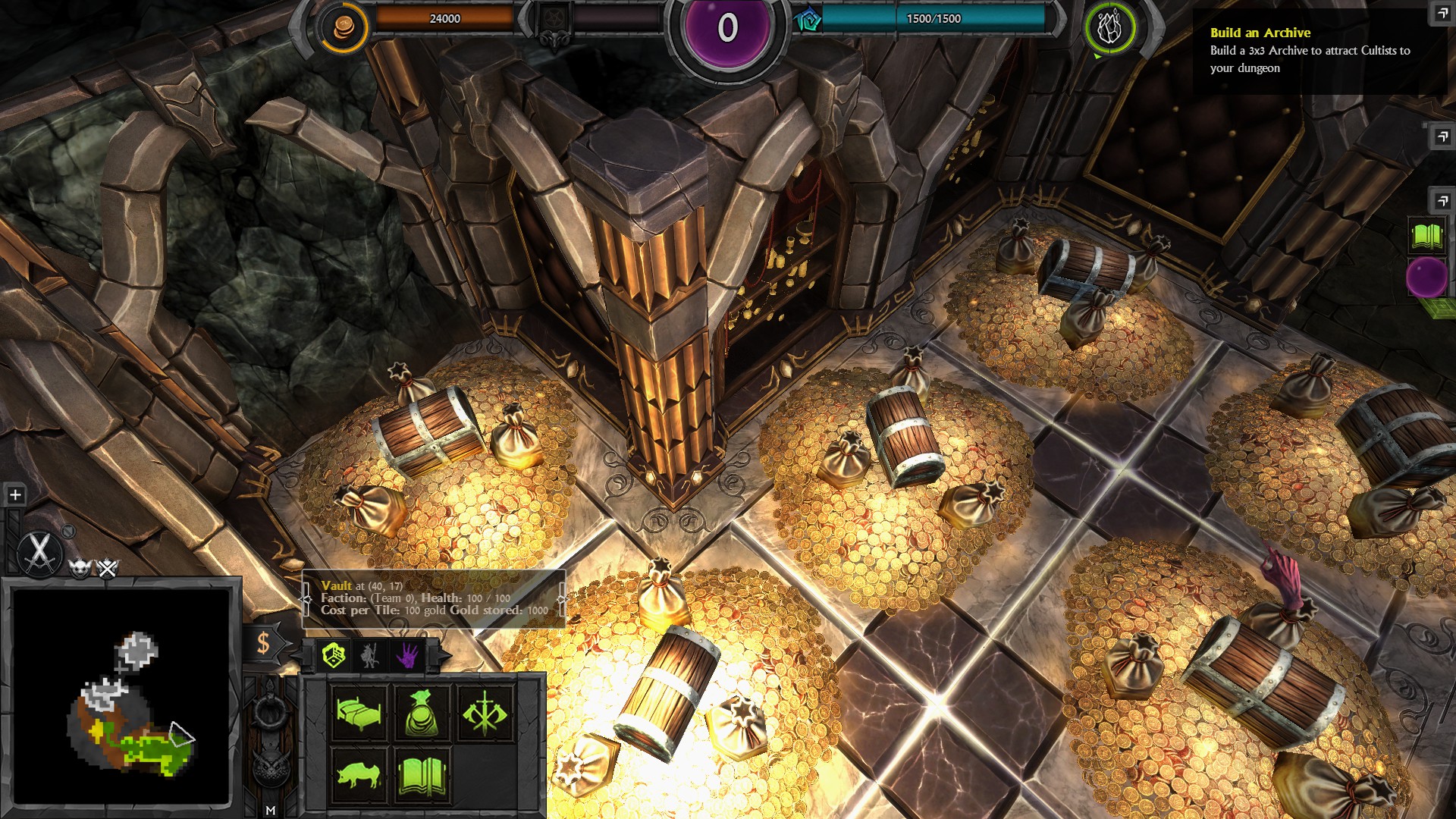The width and height of the screenshot is (1456, 819).
Task: Choose the Vault gold sack room
Action: 422,713
